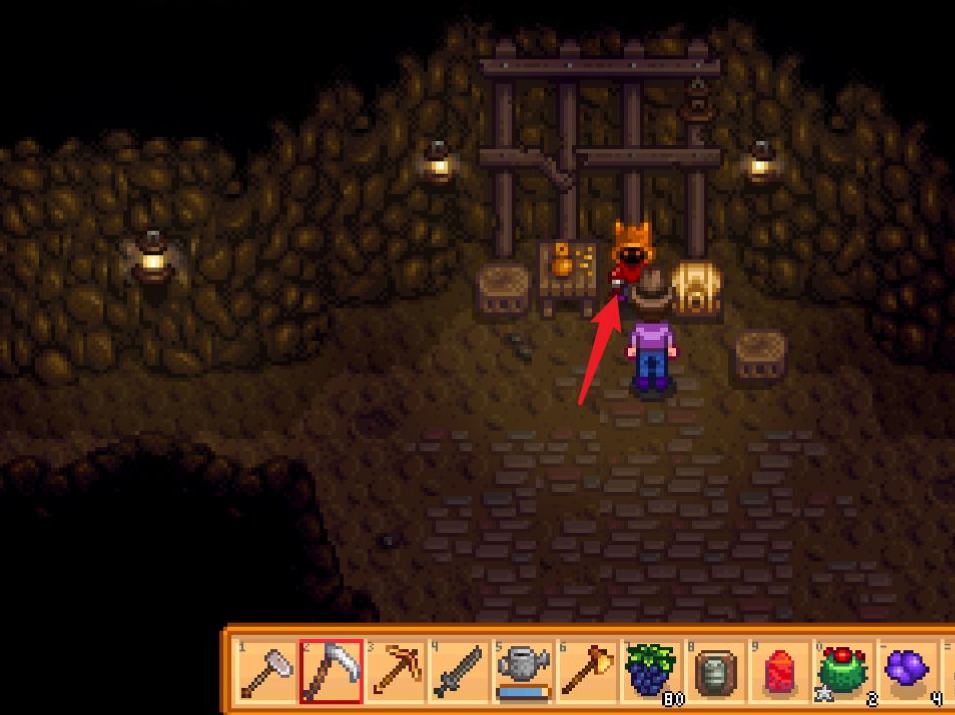Select the red crystal item slot
This screenshot has height=715, width=955.
(780, 670)
